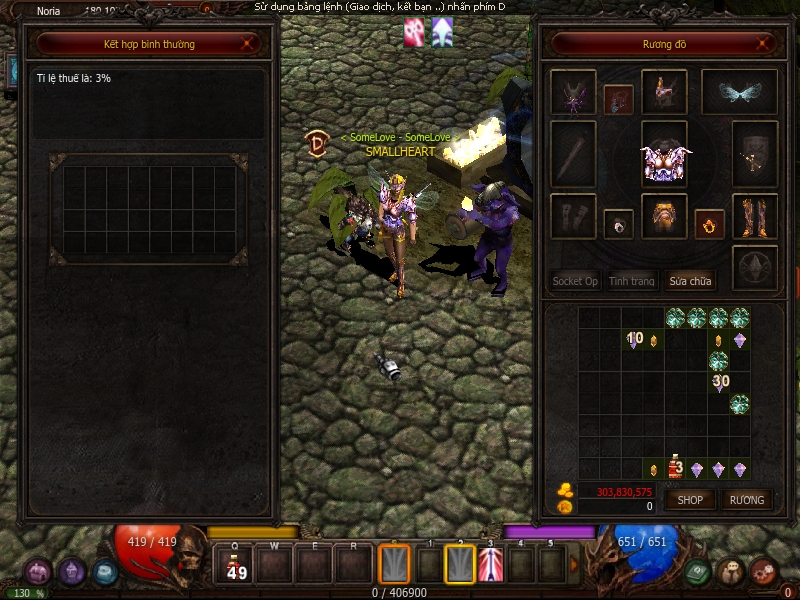Screen dimensions: 800x600
Task: Click the Tình trạng button
Action: (x=632, y=281)
